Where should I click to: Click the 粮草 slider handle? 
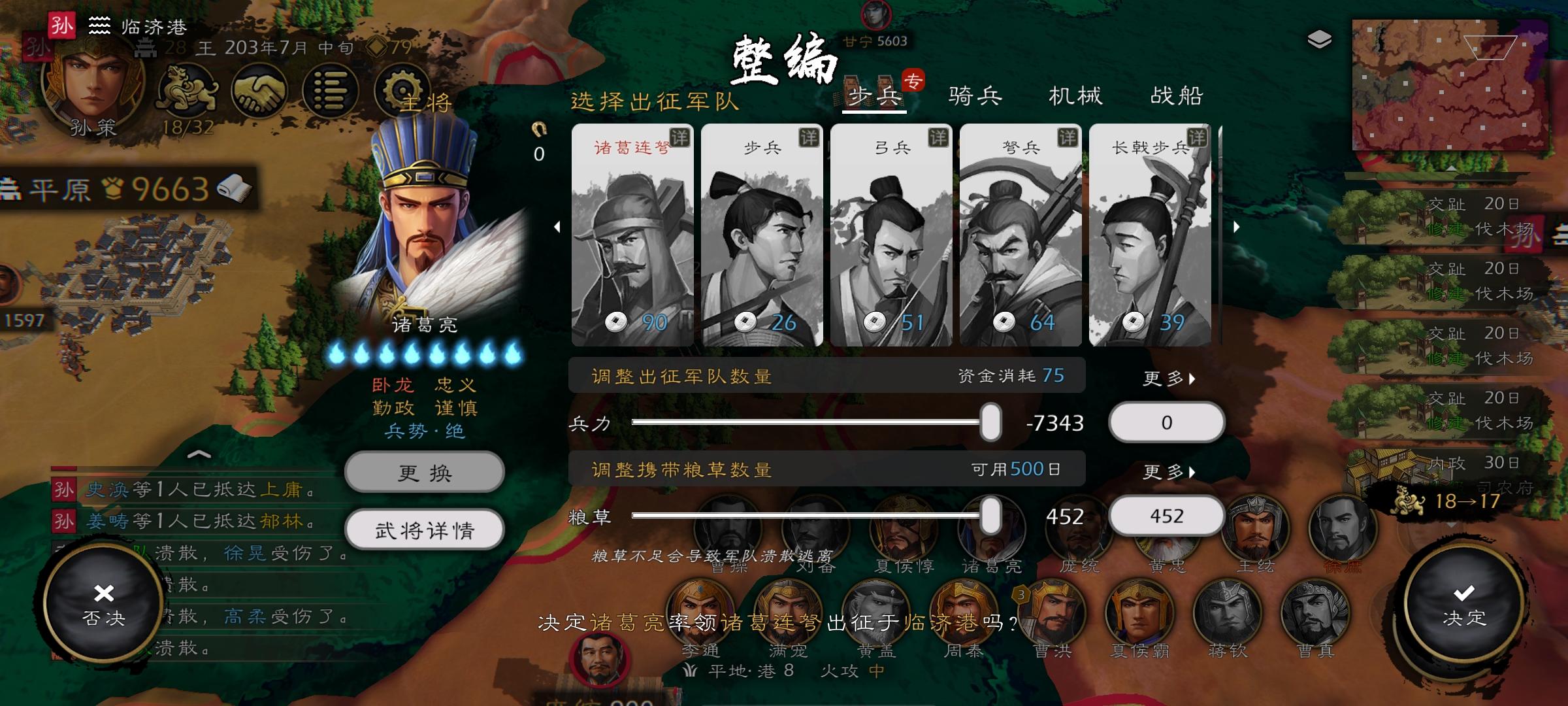click(x=991, y=516)
